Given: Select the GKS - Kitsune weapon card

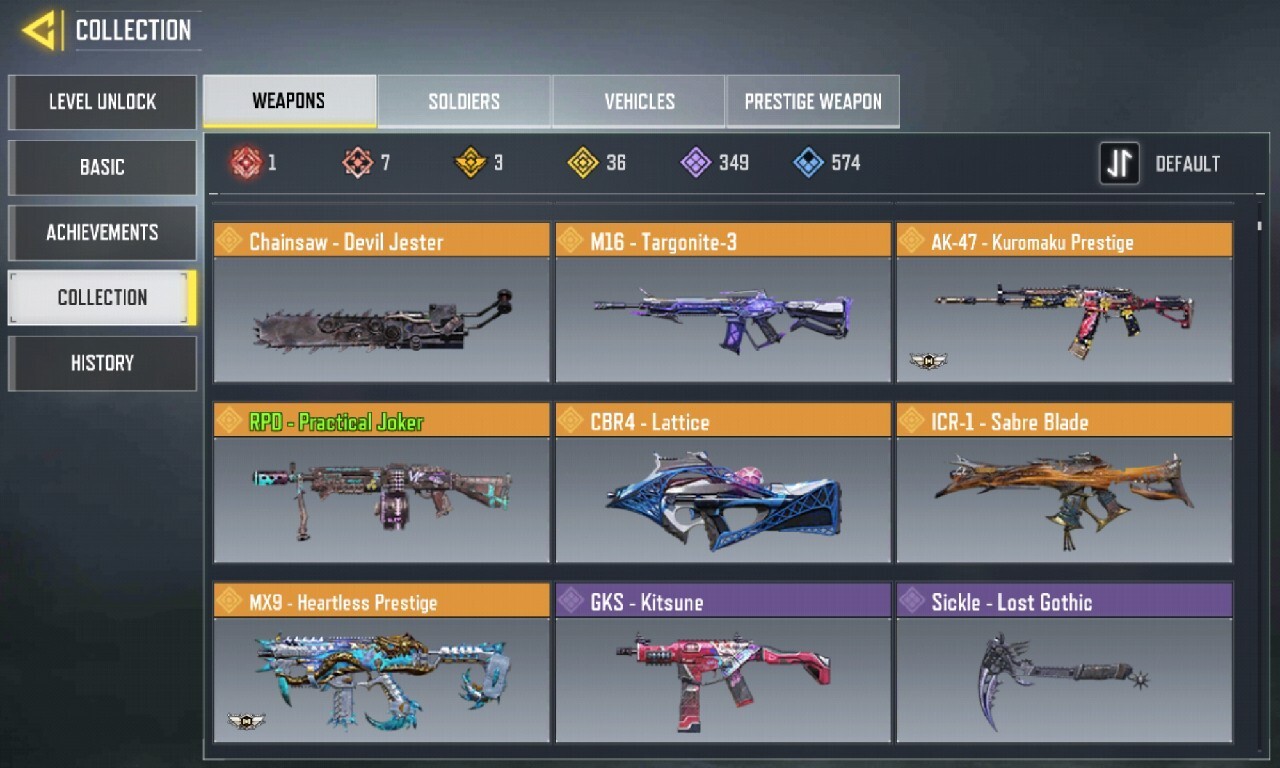Looking at the screenshot, I should [x=723, y=668].
